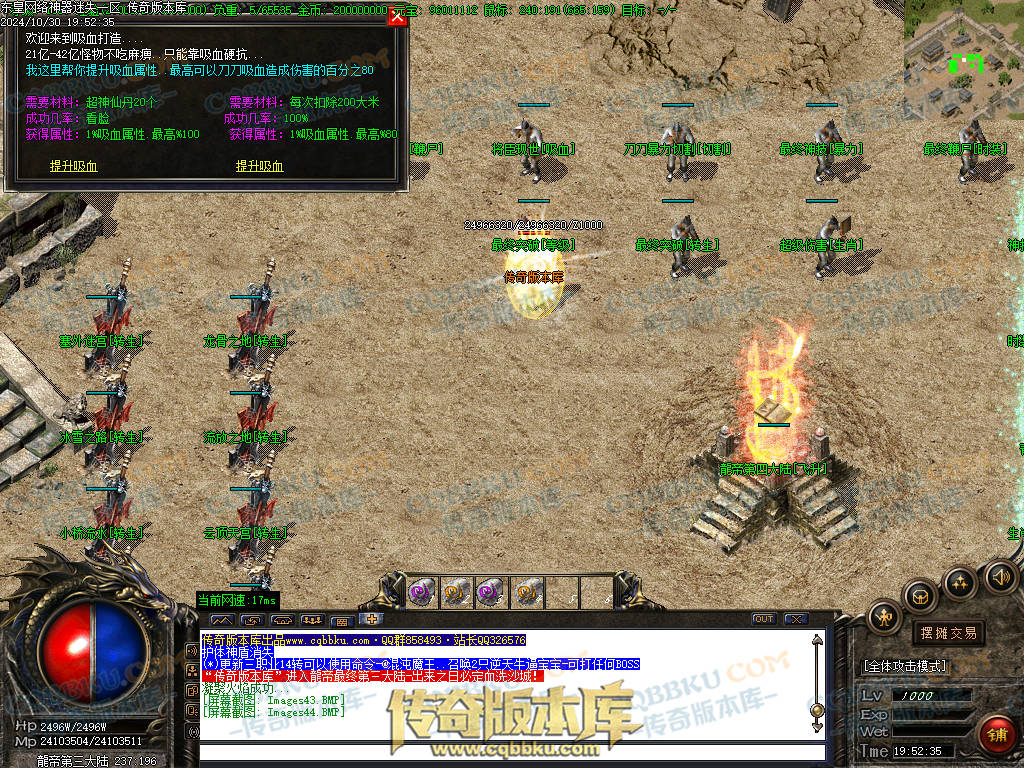This screenshot has height=768, width=1024.
Task: Switch the 全体攻击模式 attack mode label
Action: [905, 666]
